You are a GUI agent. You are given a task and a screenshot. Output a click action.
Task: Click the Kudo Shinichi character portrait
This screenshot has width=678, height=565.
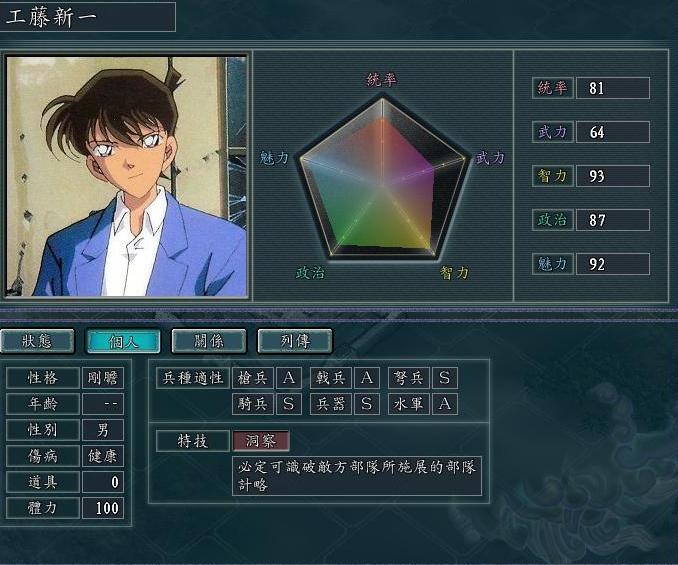[126, 176]
